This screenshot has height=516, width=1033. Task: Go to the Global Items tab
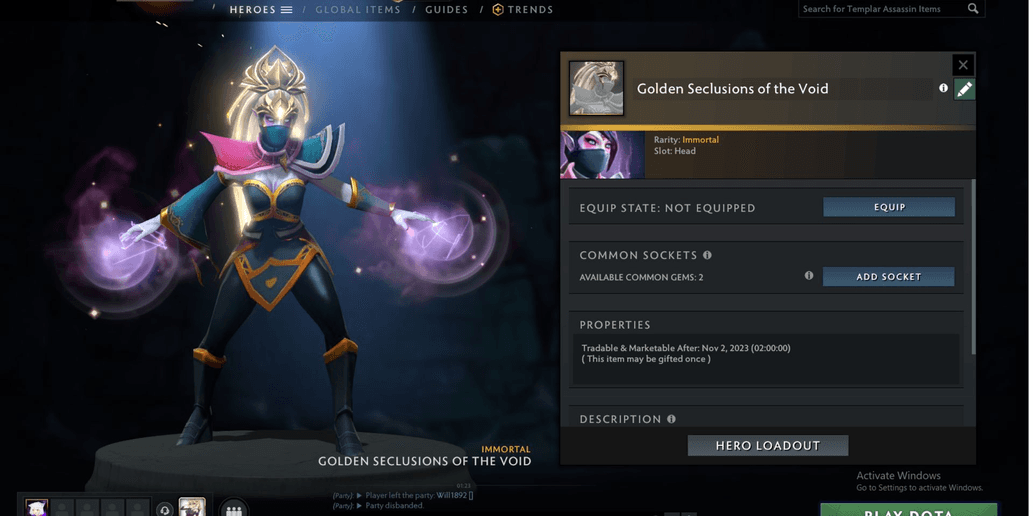pos(358,10)
